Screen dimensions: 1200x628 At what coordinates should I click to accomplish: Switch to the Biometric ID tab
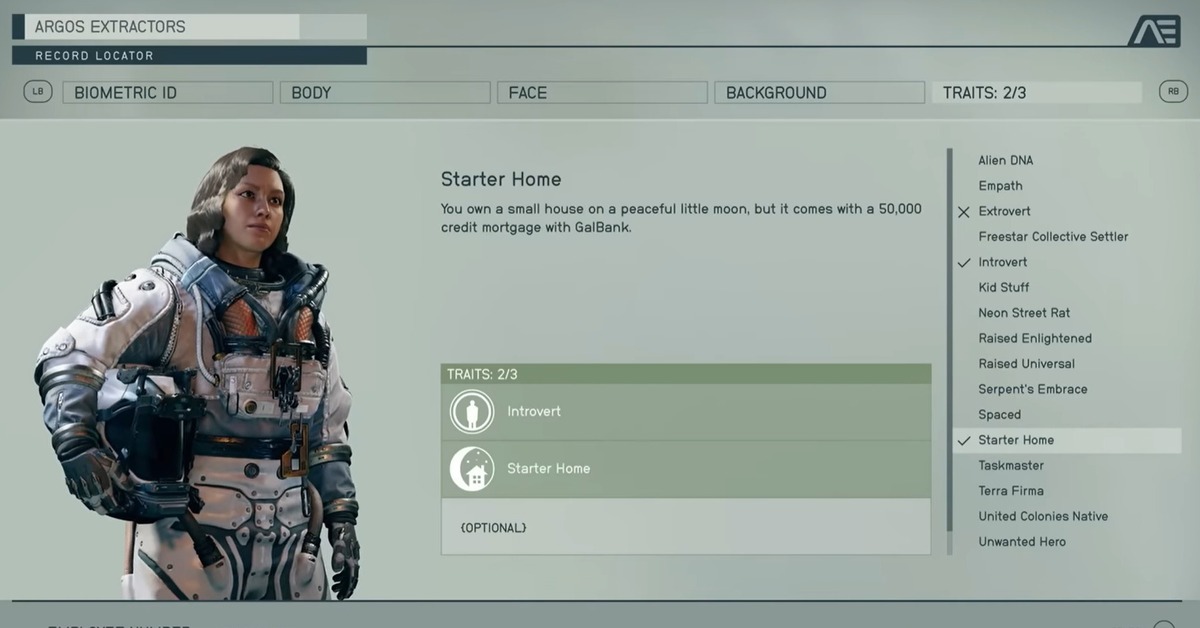click(x=167, y=93)
